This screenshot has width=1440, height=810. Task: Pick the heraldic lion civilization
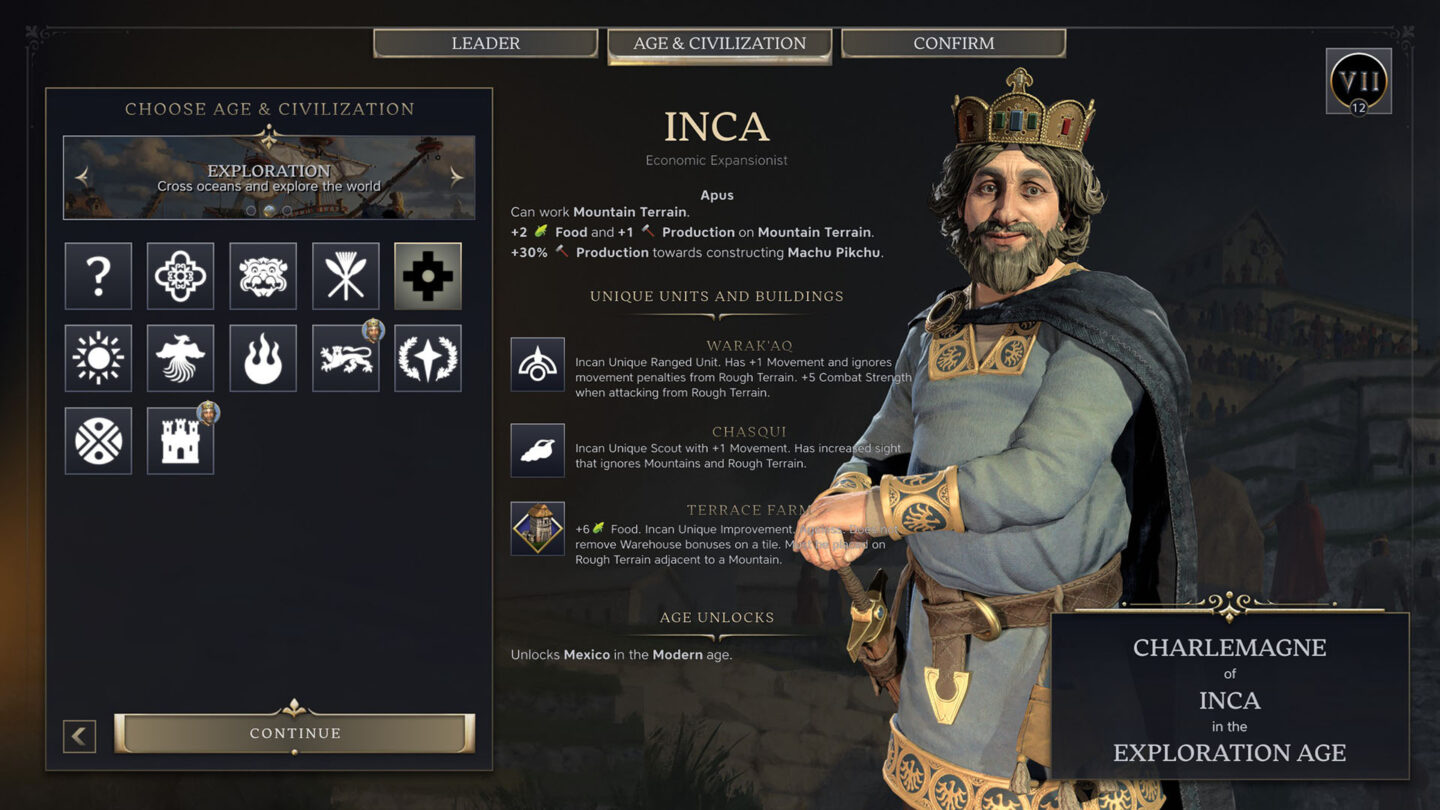(345, 358)
